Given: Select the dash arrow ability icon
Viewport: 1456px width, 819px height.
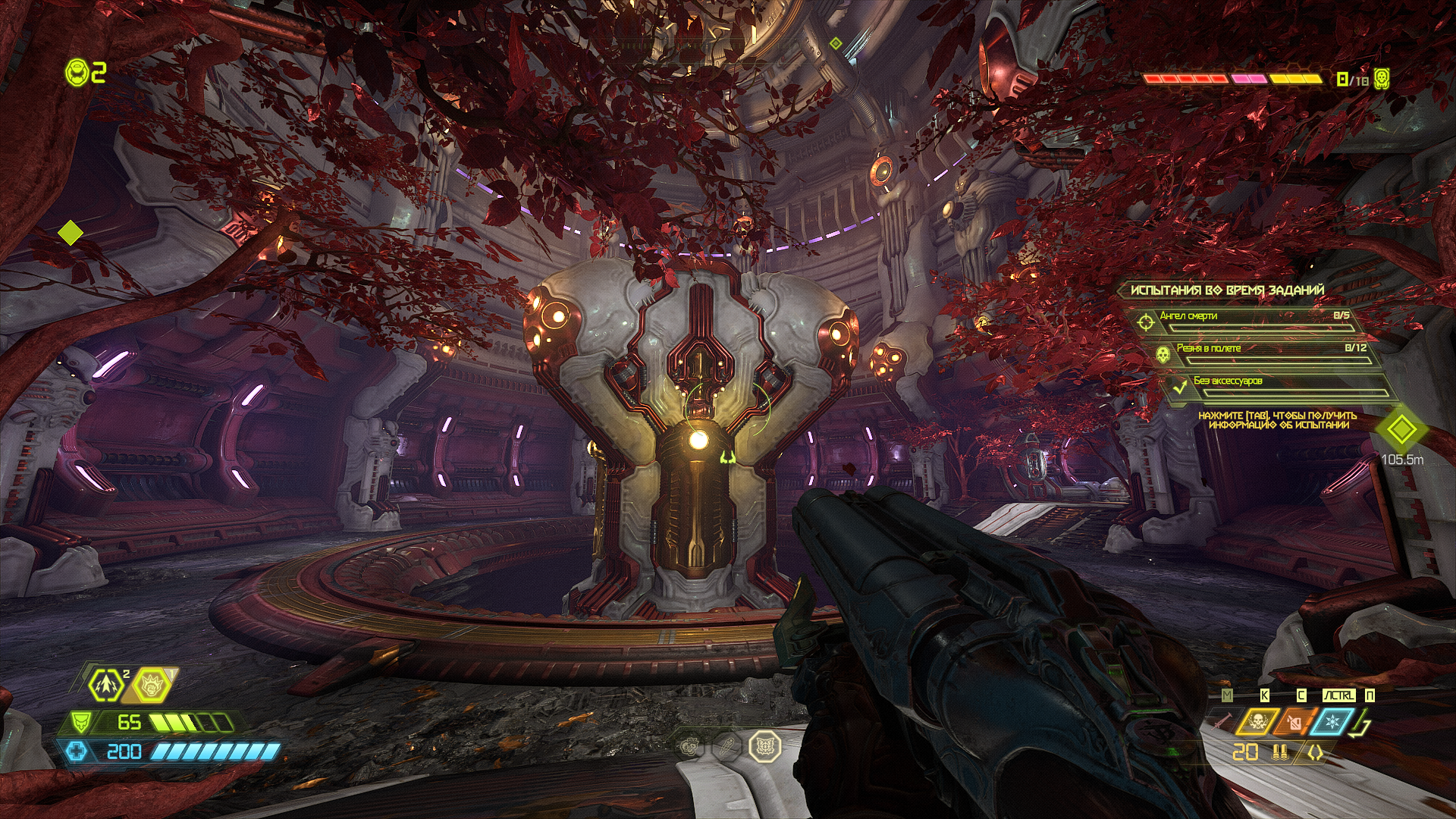Looking at the screenshot, I should (106, 686).
